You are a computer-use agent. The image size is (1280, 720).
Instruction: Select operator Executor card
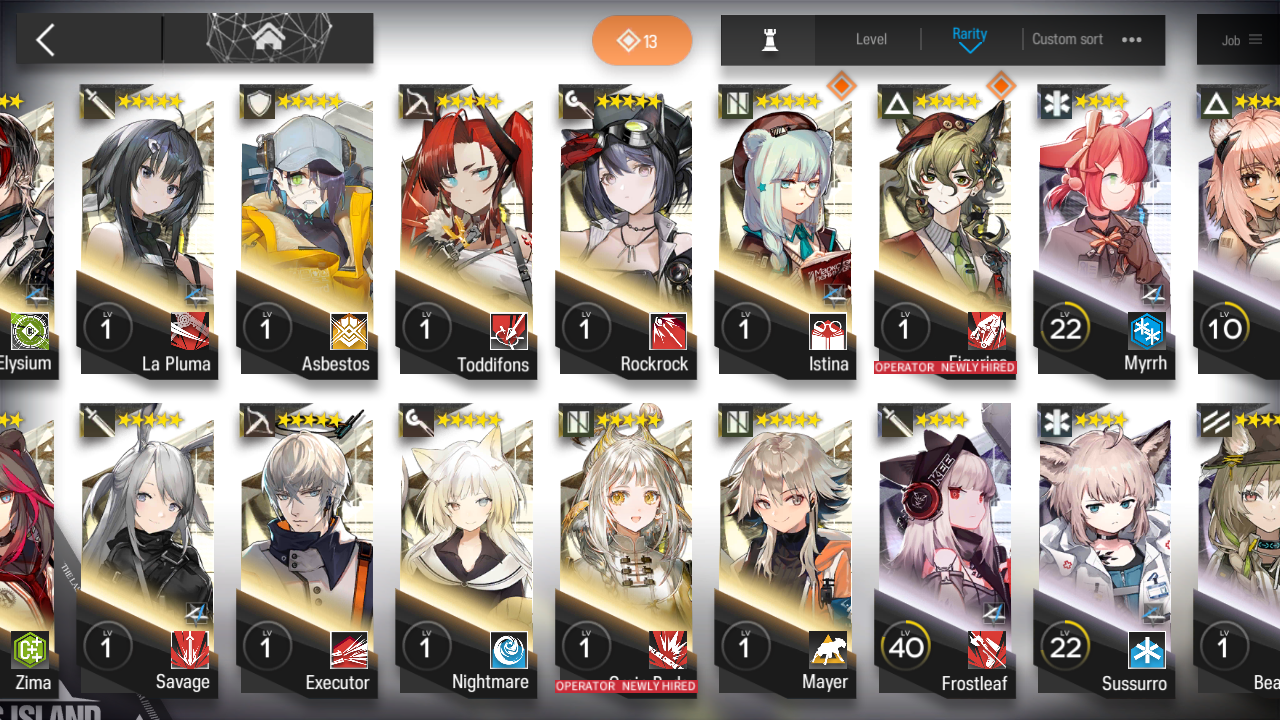(306, 550)
